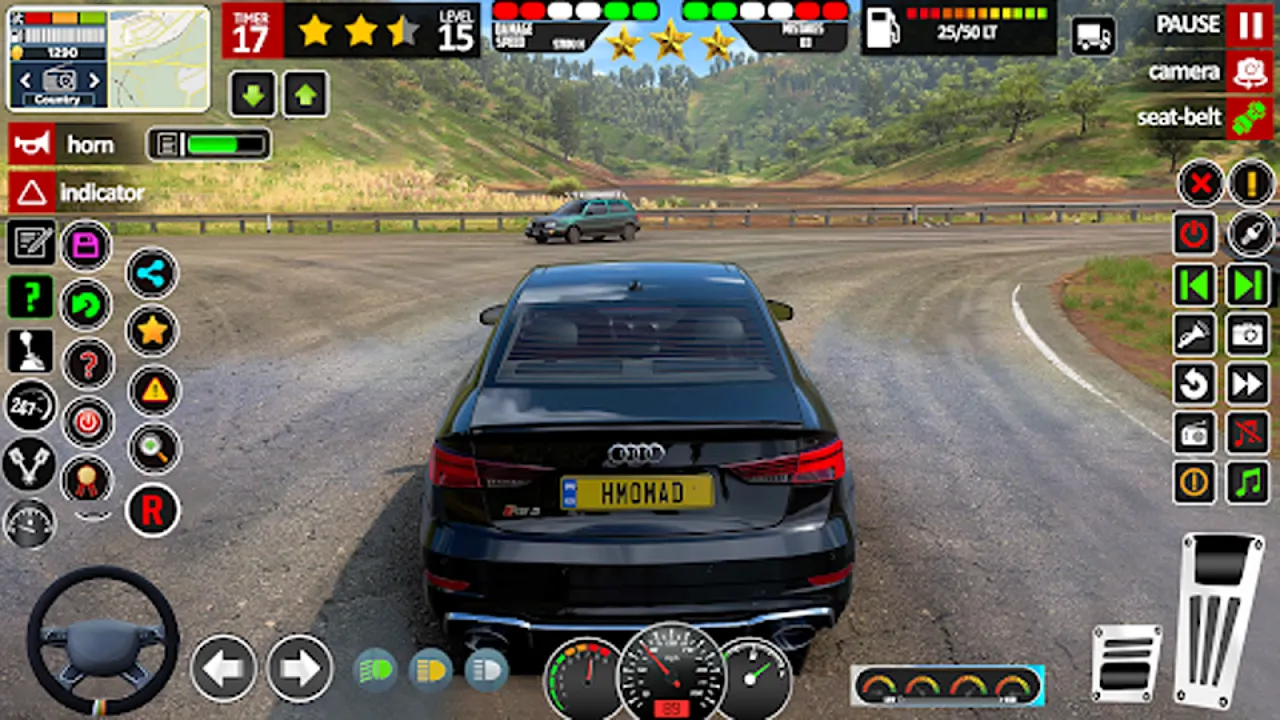Turn on the hazard indicator button
The width and height of the screenshot is (1280, 720).
pyautogui.click(x=31, y=192)
